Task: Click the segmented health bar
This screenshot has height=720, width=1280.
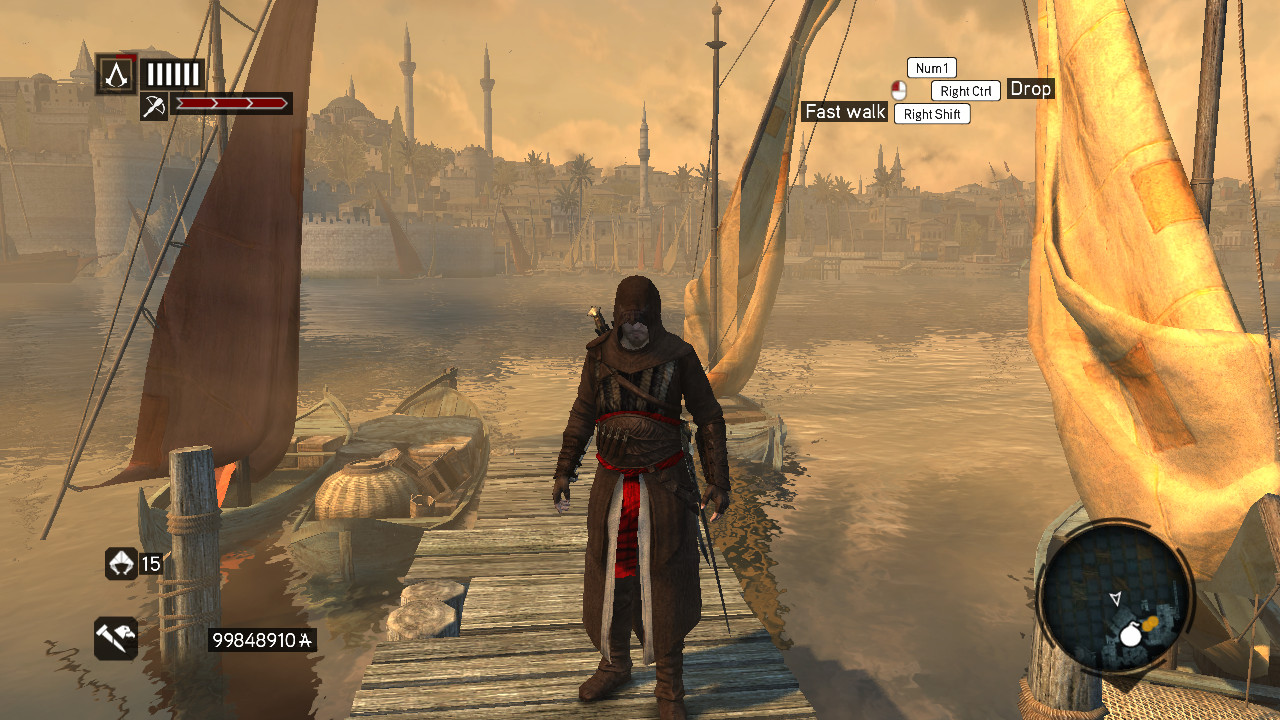Action: [x=172, y=73]
